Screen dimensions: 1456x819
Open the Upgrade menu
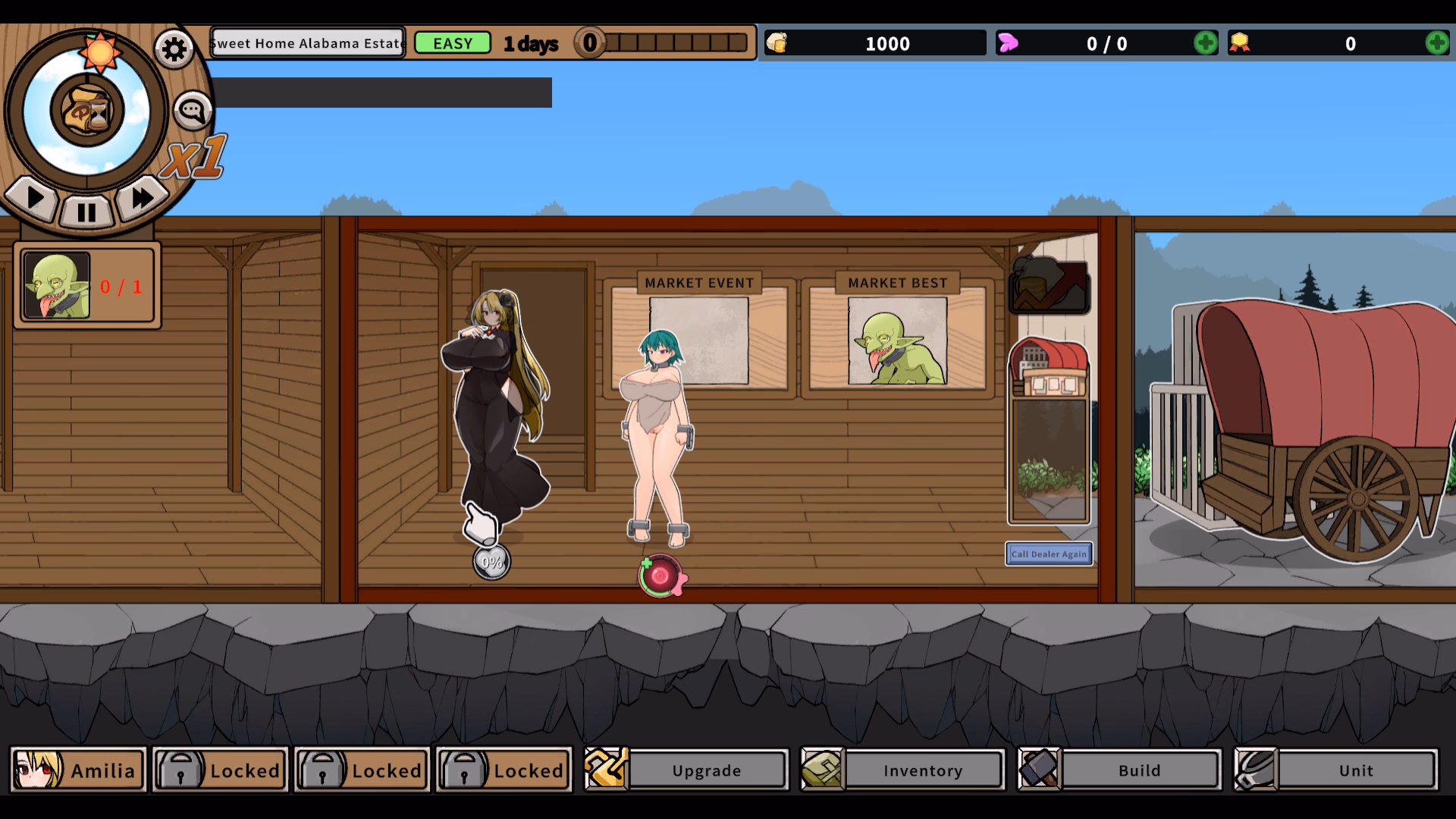pos(706,770)
